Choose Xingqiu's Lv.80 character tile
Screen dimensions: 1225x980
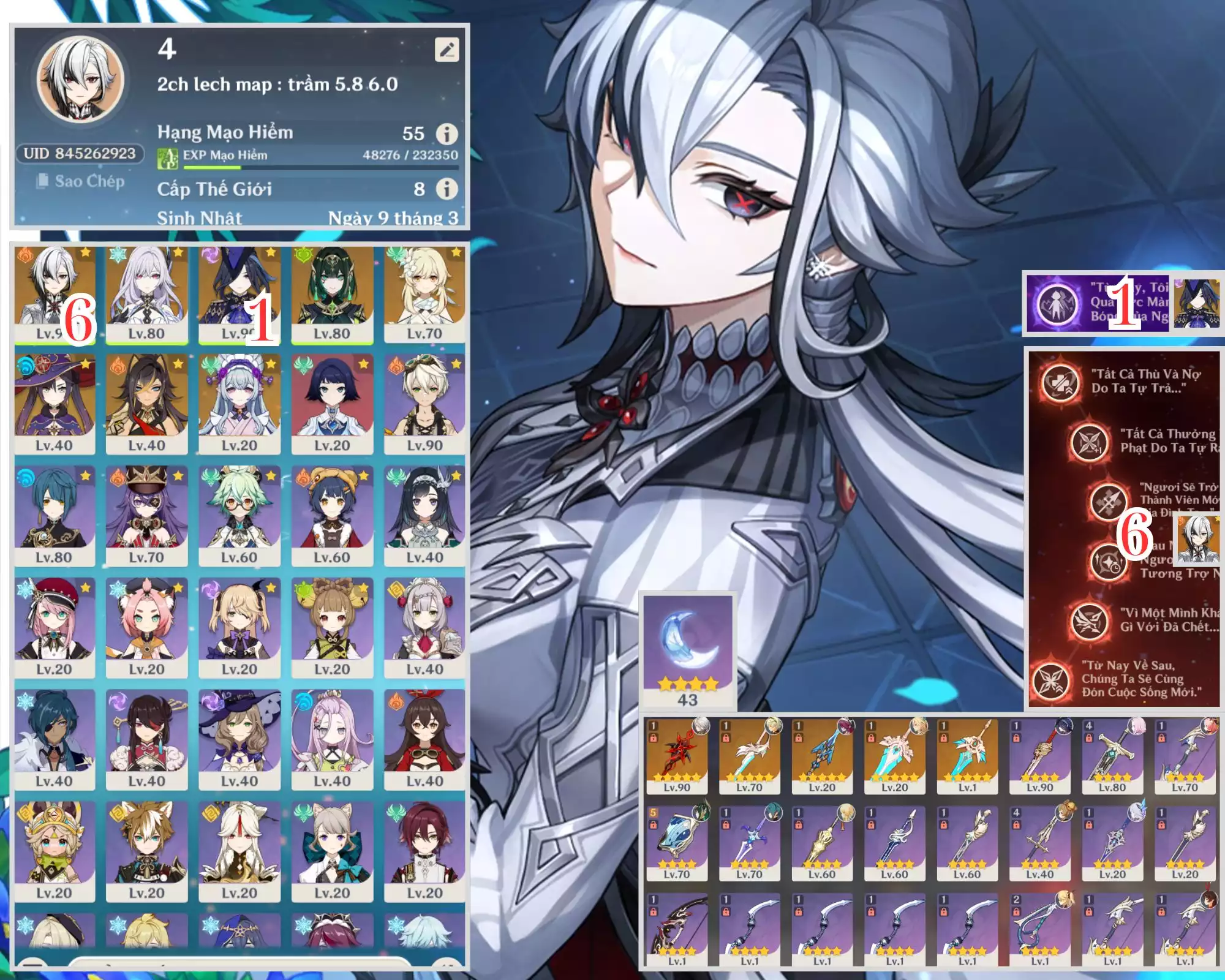click(x=55, y=515)
